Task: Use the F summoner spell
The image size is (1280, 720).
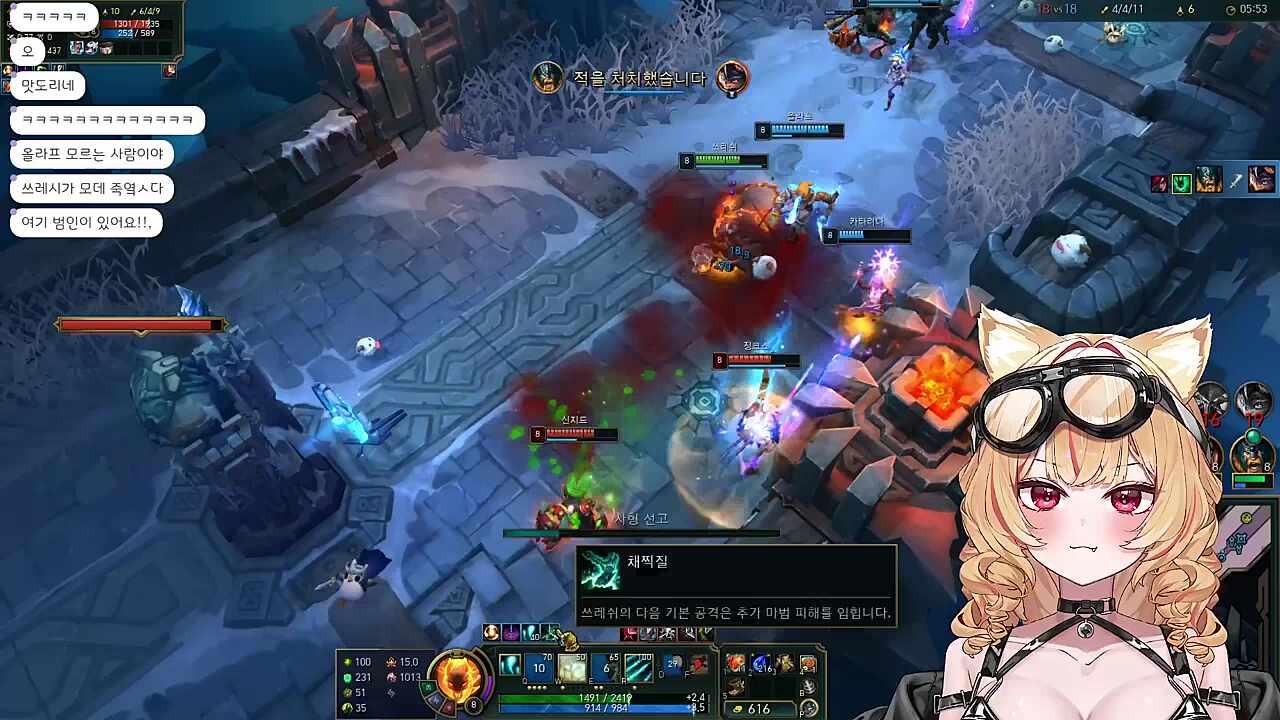Action: pos(698,665)
